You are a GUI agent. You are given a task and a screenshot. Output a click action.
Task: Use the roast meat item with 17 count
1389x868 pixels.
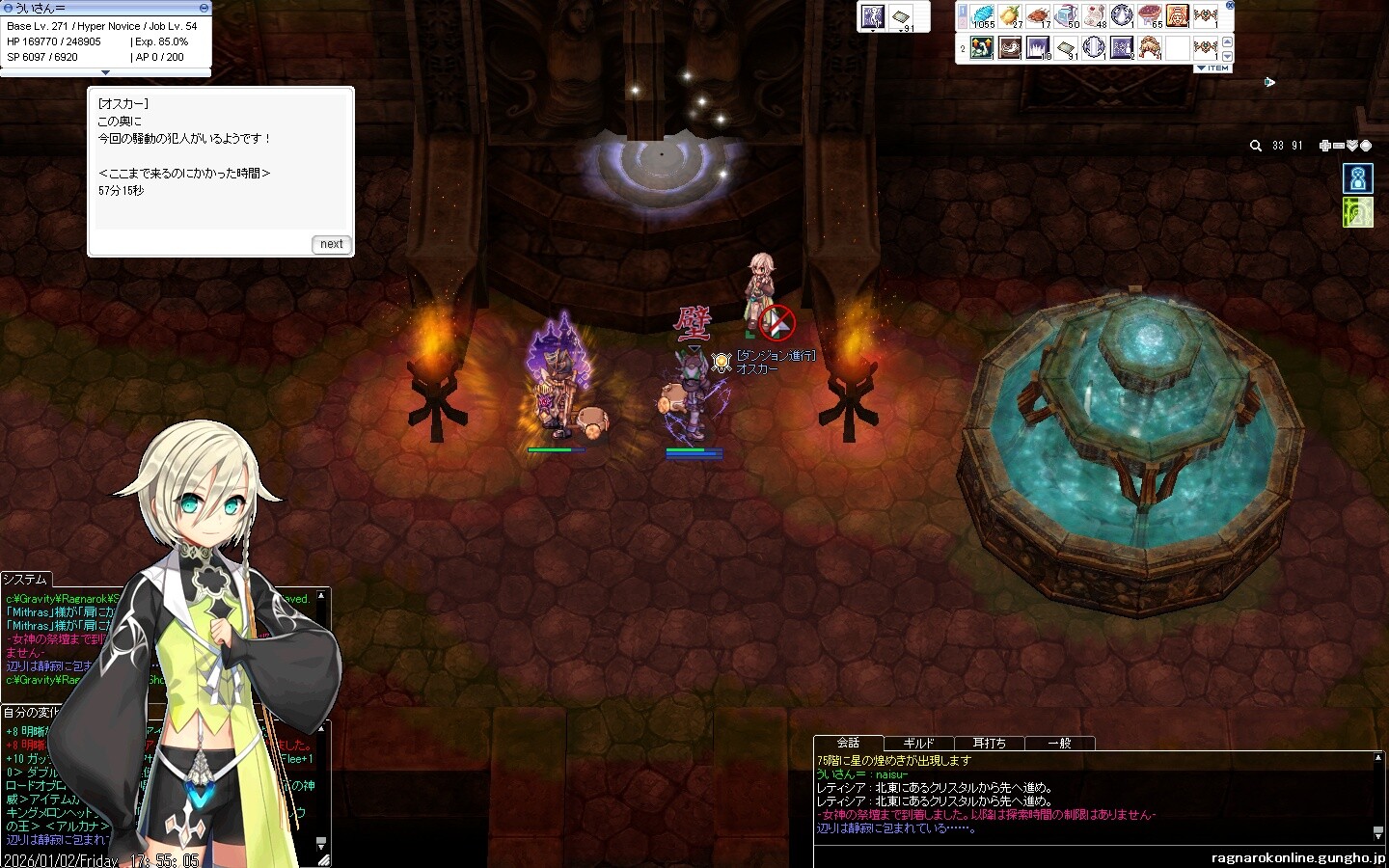click(1039, 16)
